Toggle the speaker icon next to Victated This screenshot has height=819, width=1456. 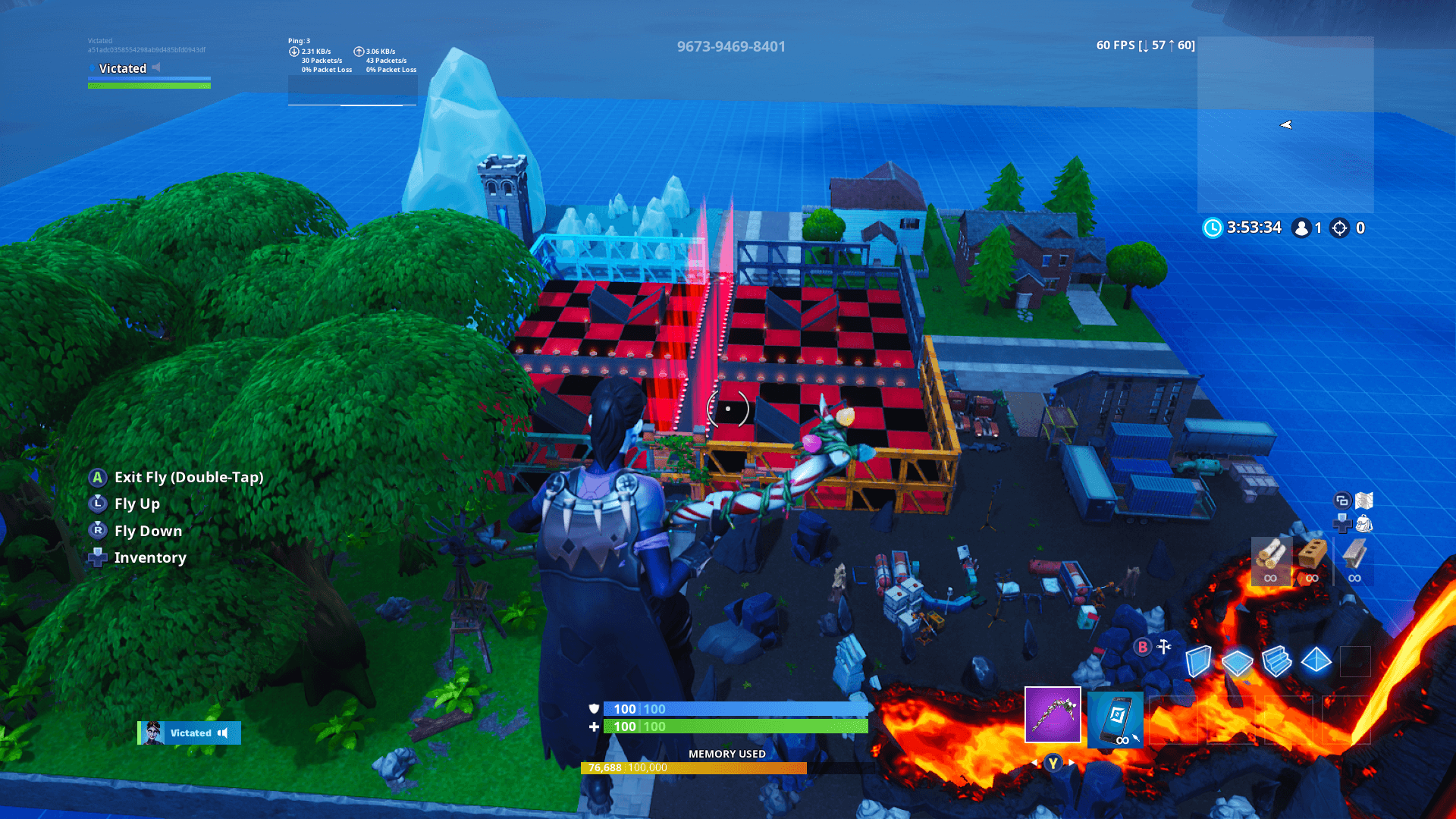point(224,733)
